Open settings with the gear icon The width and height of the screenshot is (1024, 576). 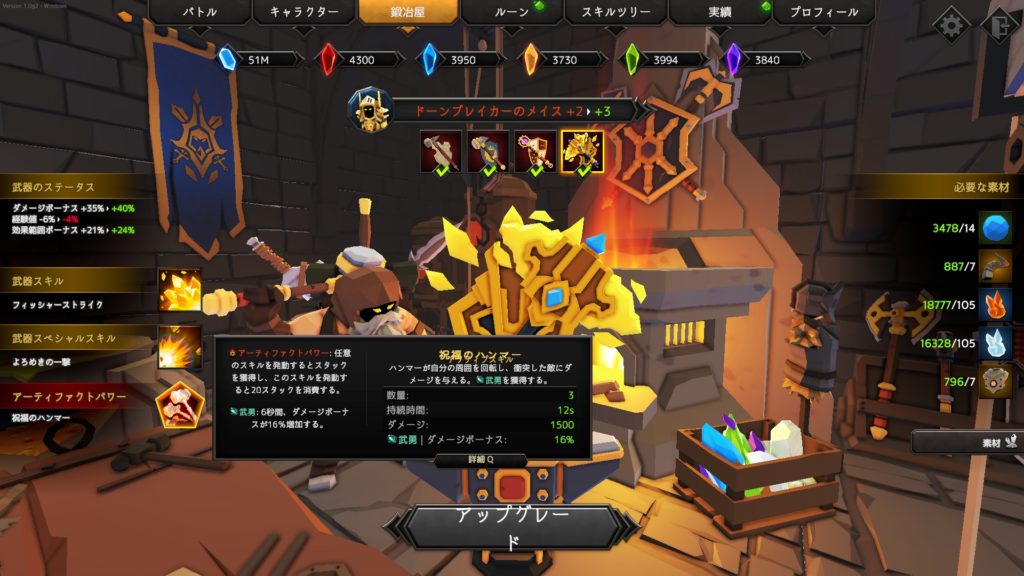click(951, 24)
